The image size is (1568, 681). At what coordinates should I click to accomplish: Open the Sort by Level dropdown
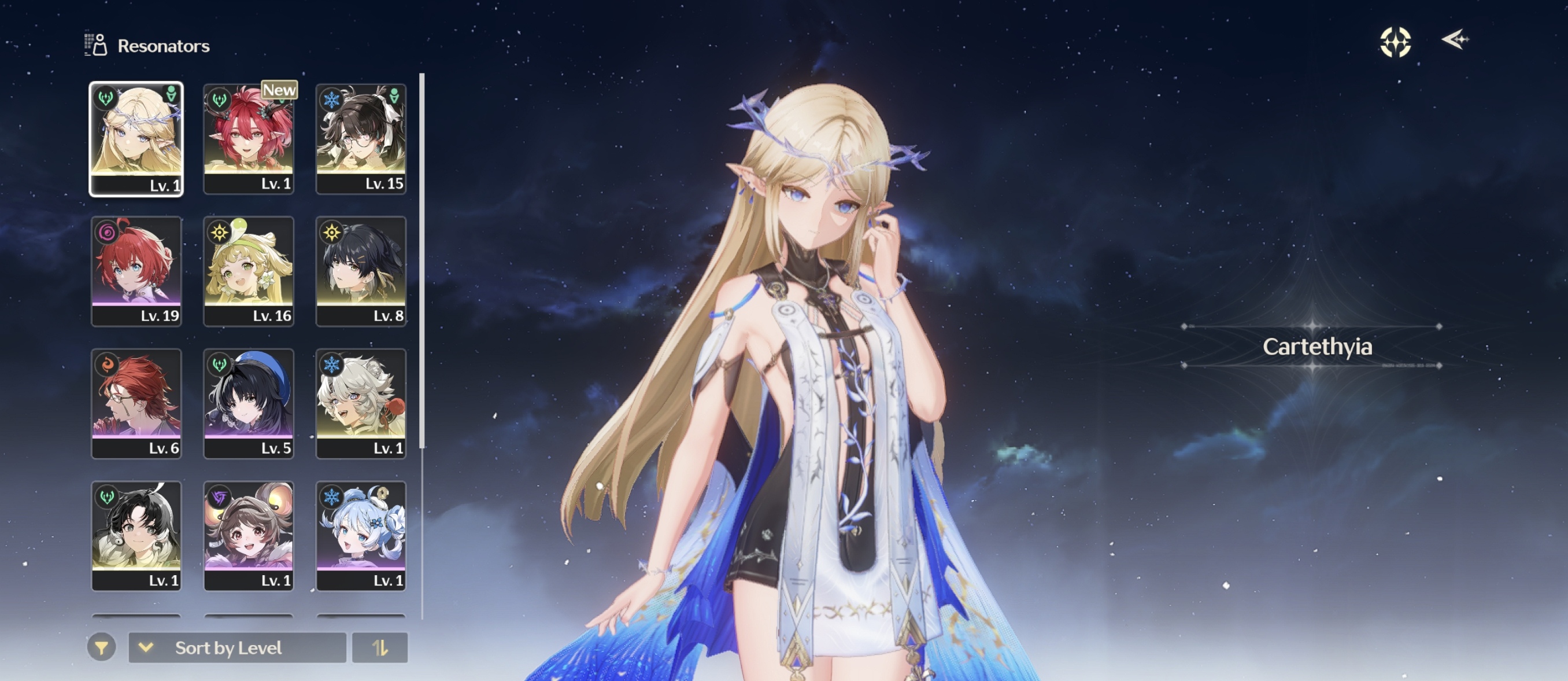[238, 647]
